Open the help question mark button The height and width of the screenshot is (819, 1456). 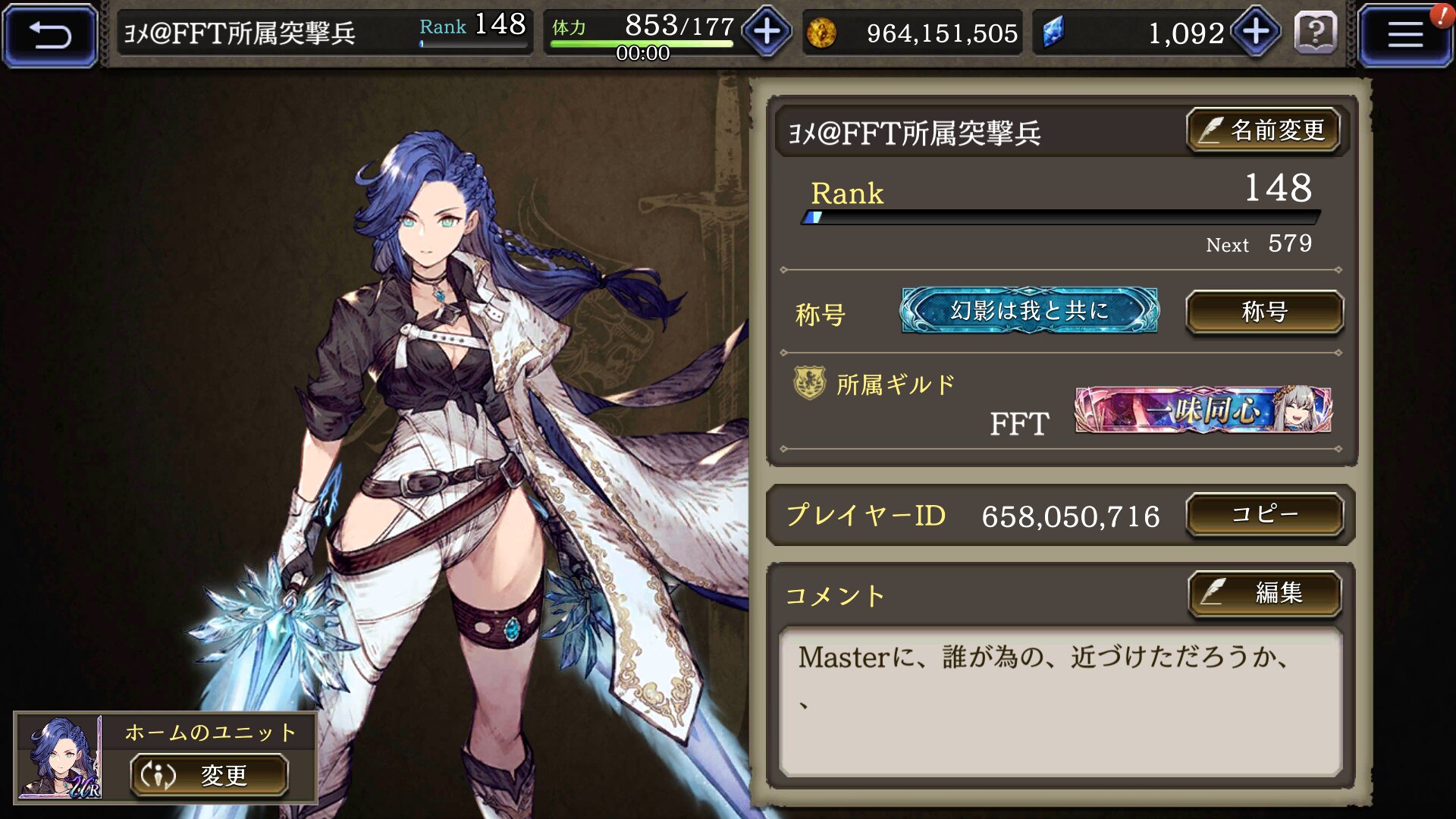(x=1316, y=33)
